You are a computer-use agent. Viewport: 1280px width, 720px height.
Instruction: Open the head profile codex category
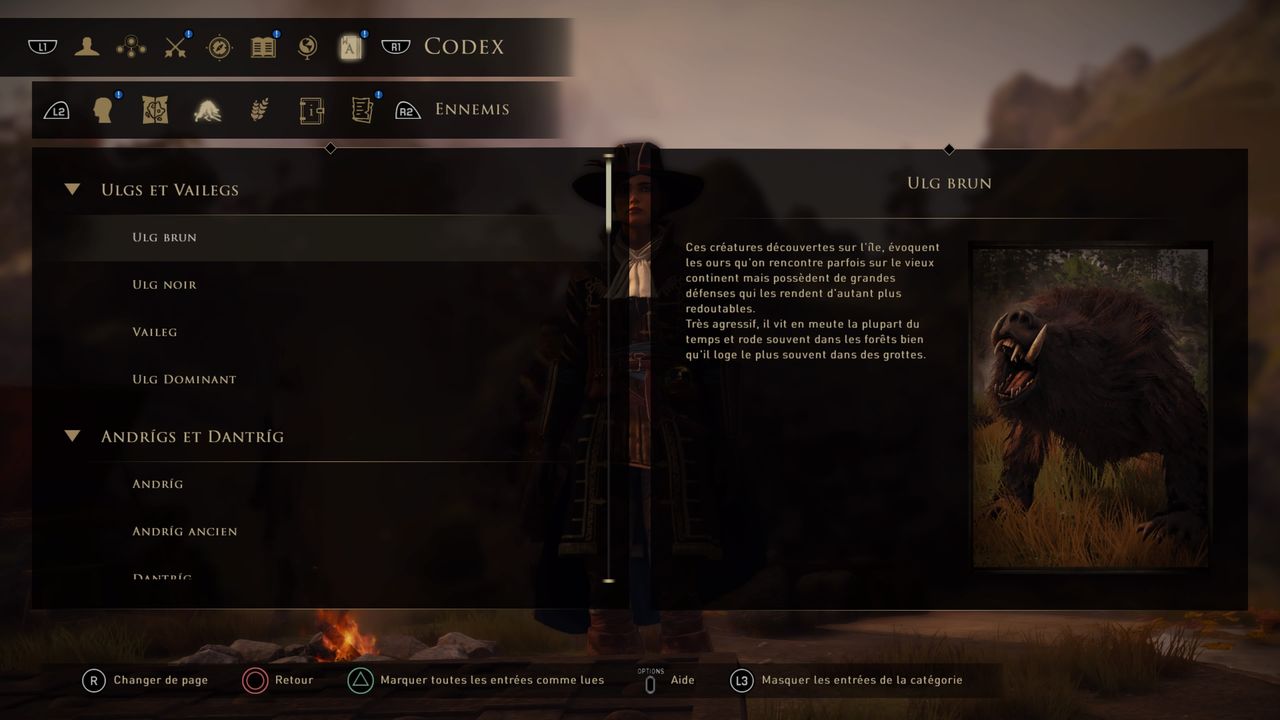(102, 110)
